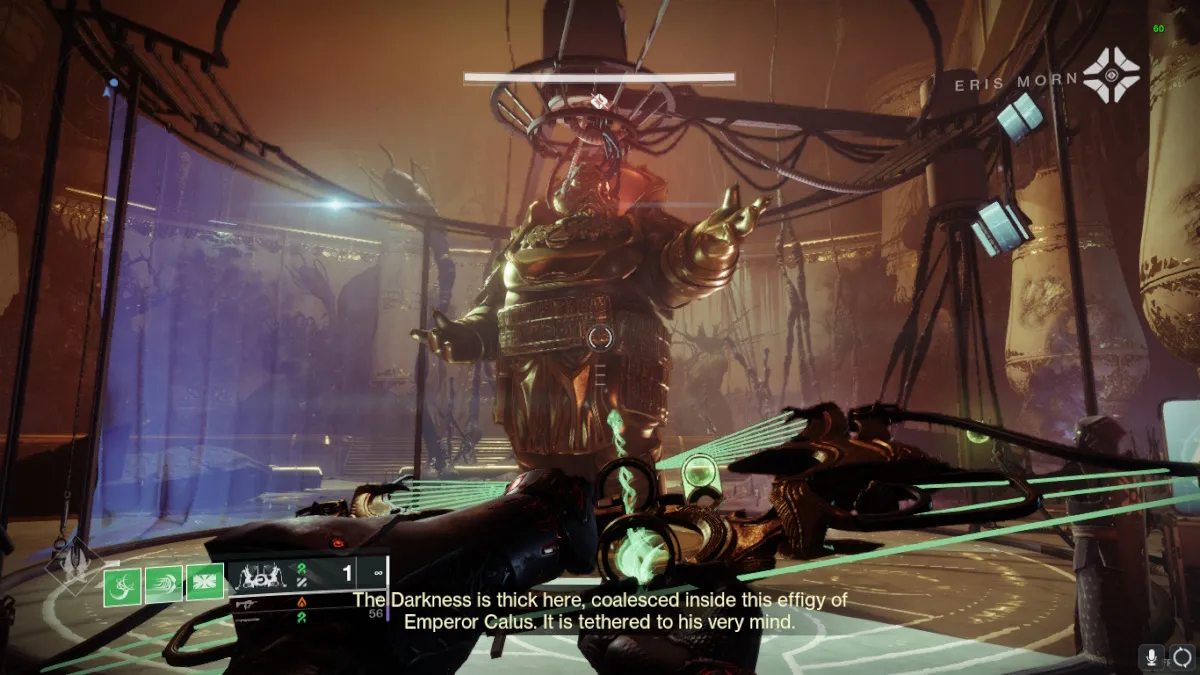1200x675 pixels.
Task: Click the circular refresh arrows overlay button
Action: pos(1182,657)
